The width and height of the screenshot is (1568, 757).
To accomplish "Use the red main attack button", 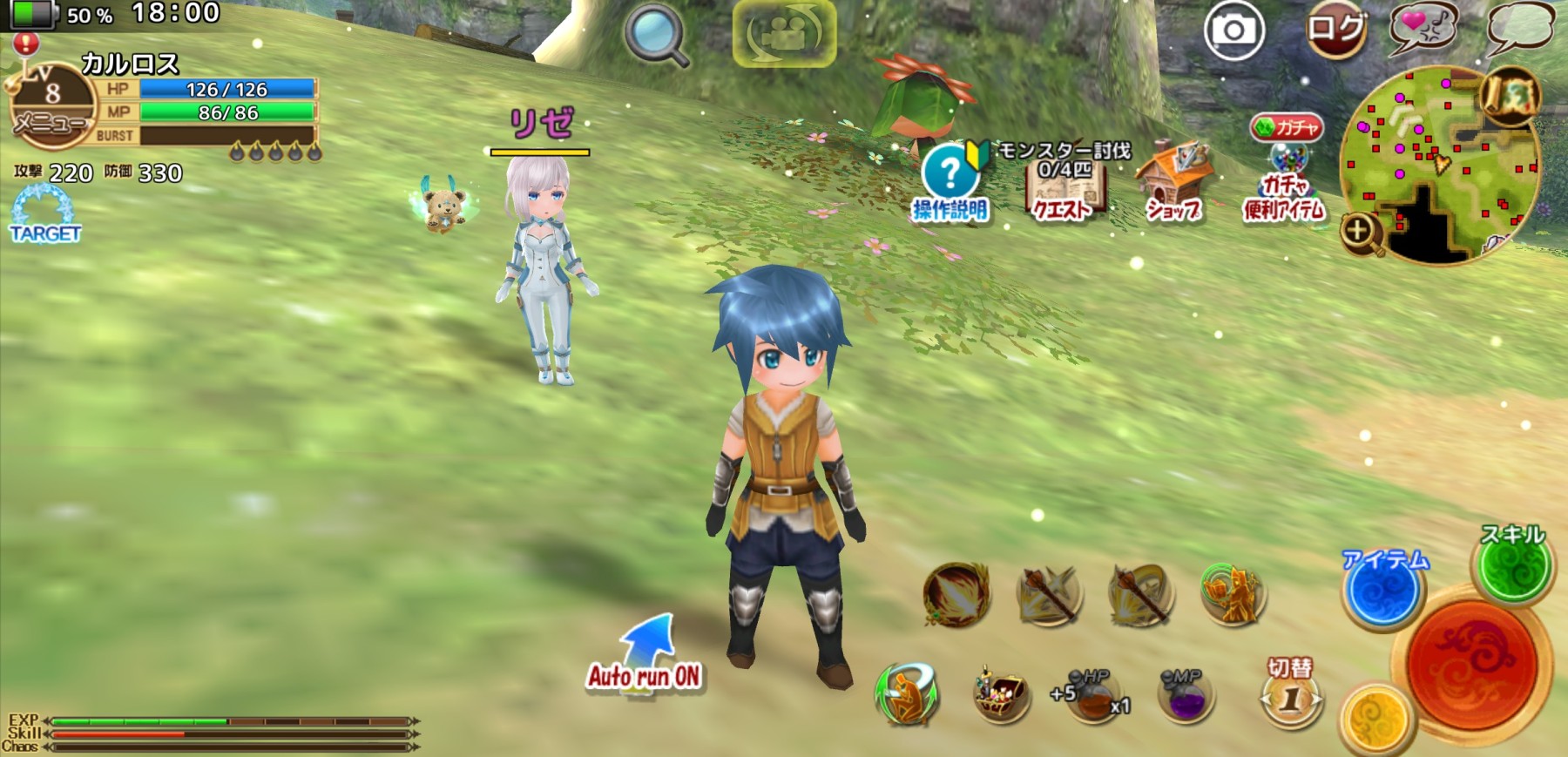I will pyautogui.click(x=1472, y=664).
